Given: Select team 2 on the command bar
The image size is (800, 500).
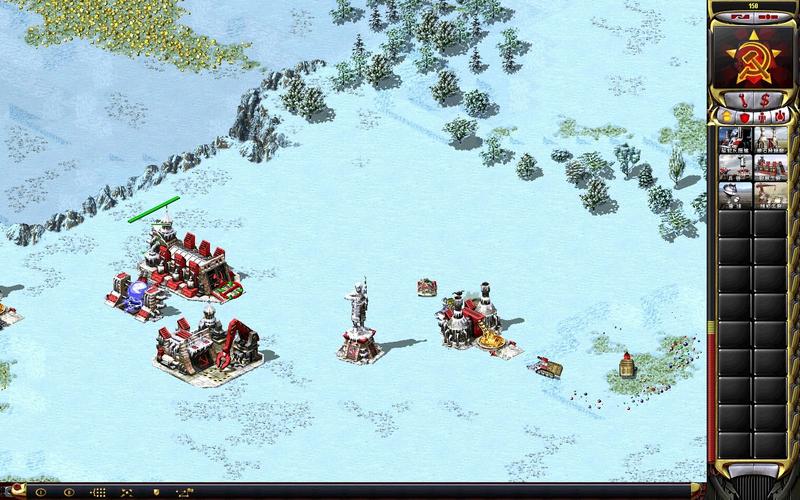Looking at the screenshot, I should coord(66,492).
